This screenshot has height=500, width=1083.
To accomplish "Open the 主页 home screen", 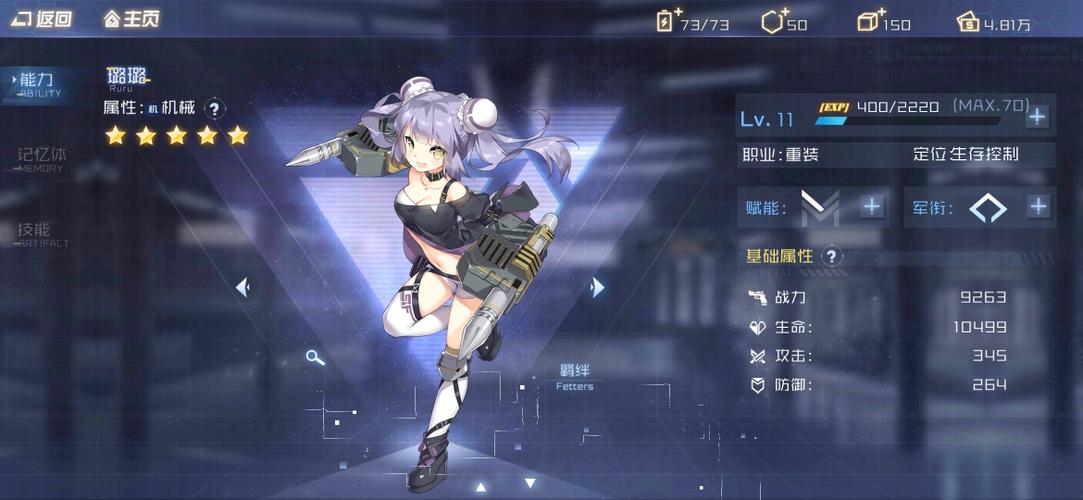I will click(x=131, y=19).
